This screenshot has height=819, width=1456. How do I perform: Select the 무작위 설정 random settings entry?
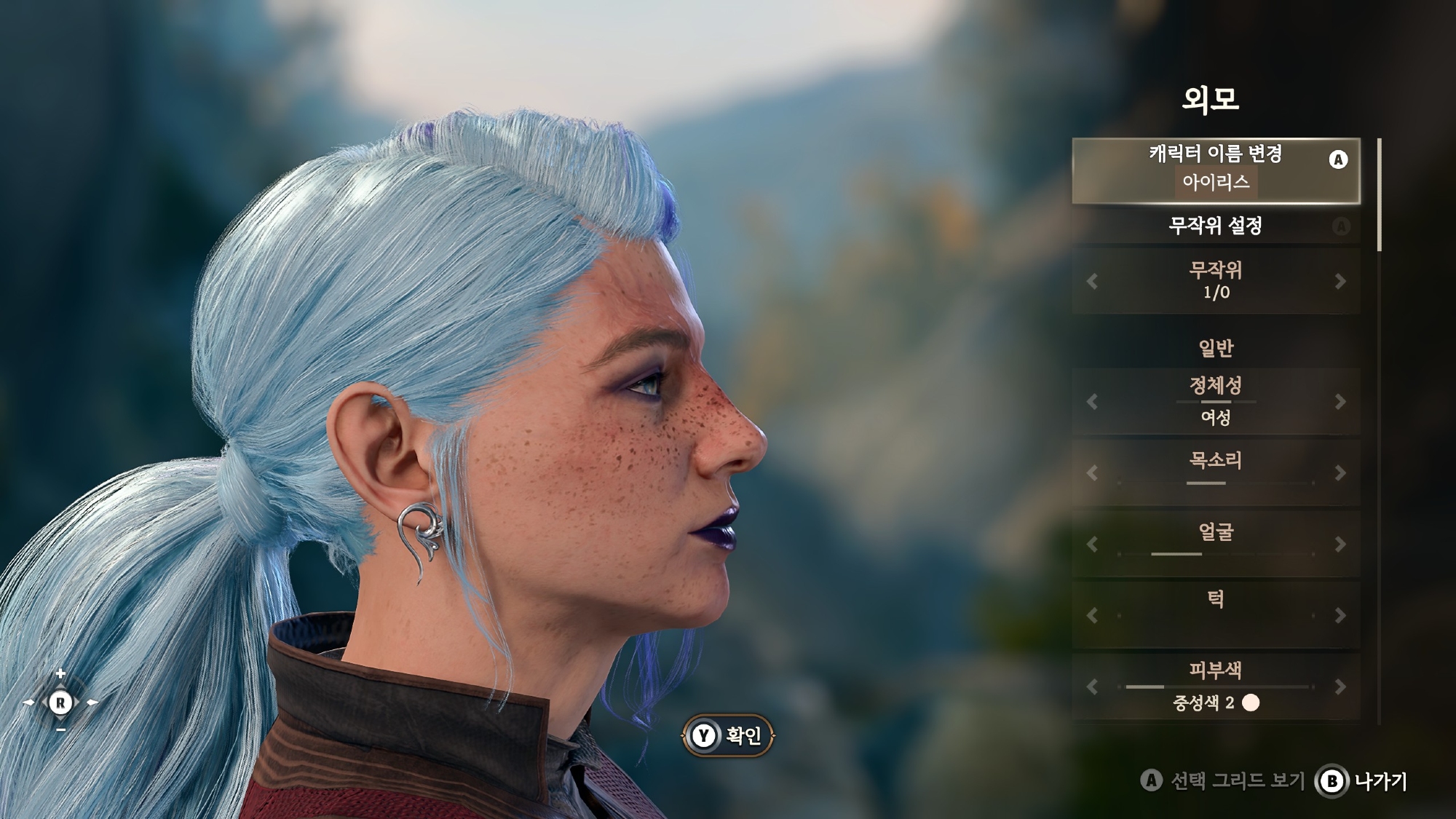click(1215, 226)
